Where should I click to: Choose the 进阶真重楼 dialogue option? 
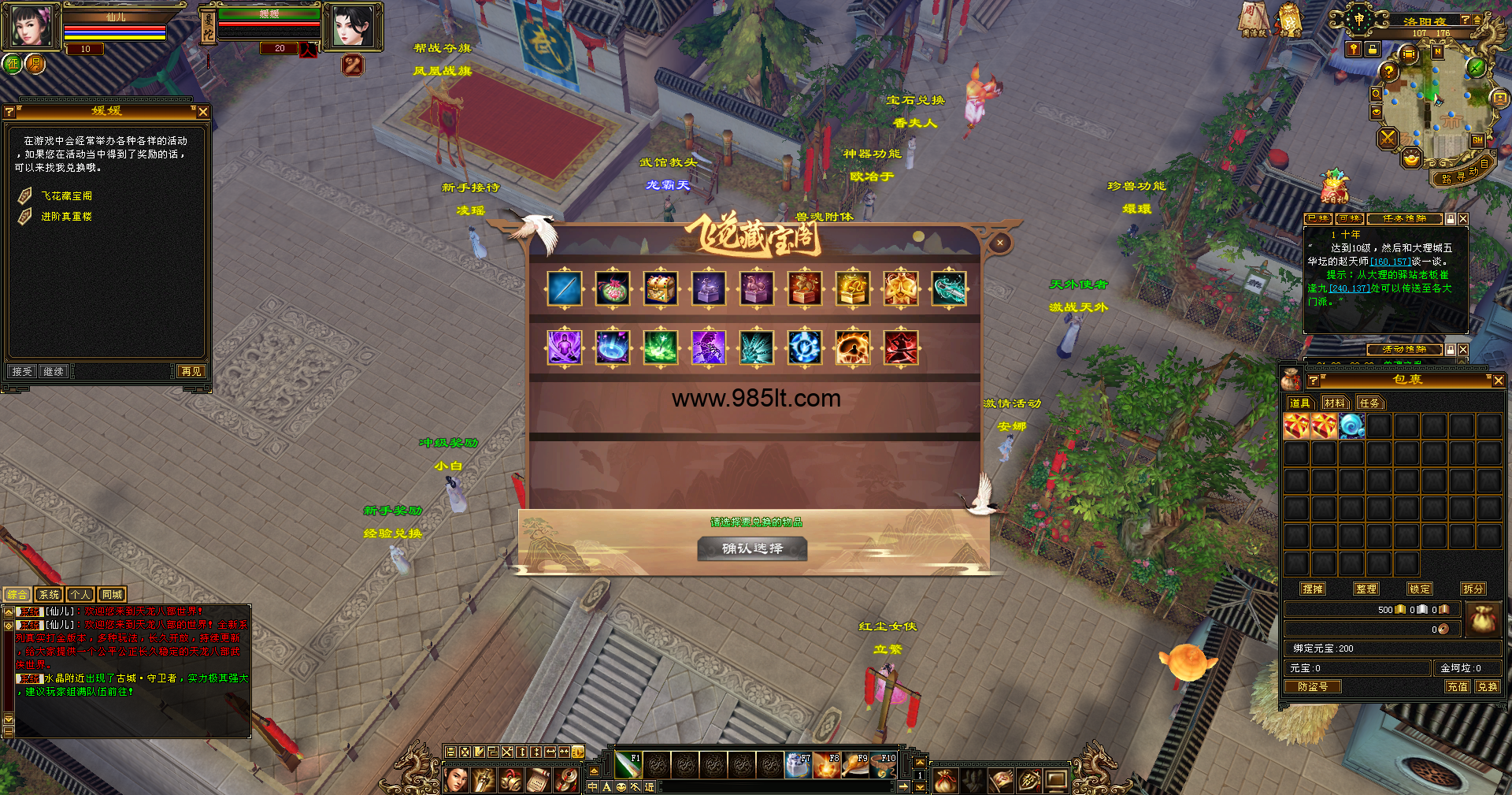(x=67, y=216)
